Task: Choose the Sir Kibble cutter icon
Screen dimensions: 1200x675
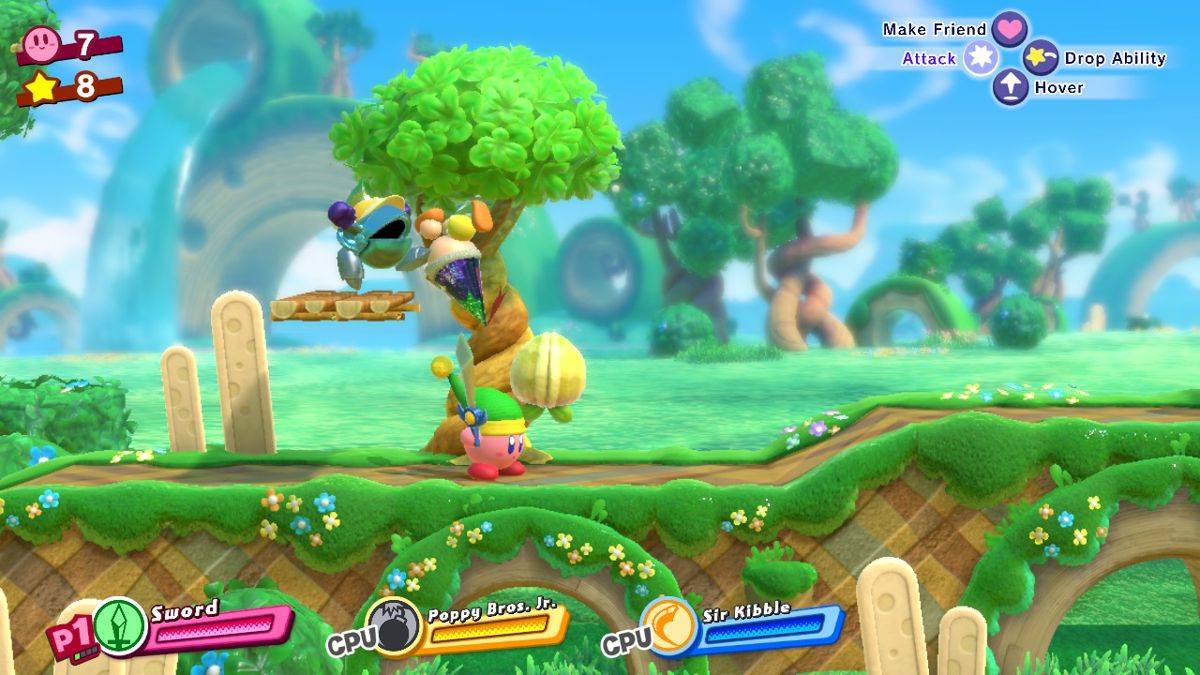Action: pyautogui.click(x=667, y=624)
